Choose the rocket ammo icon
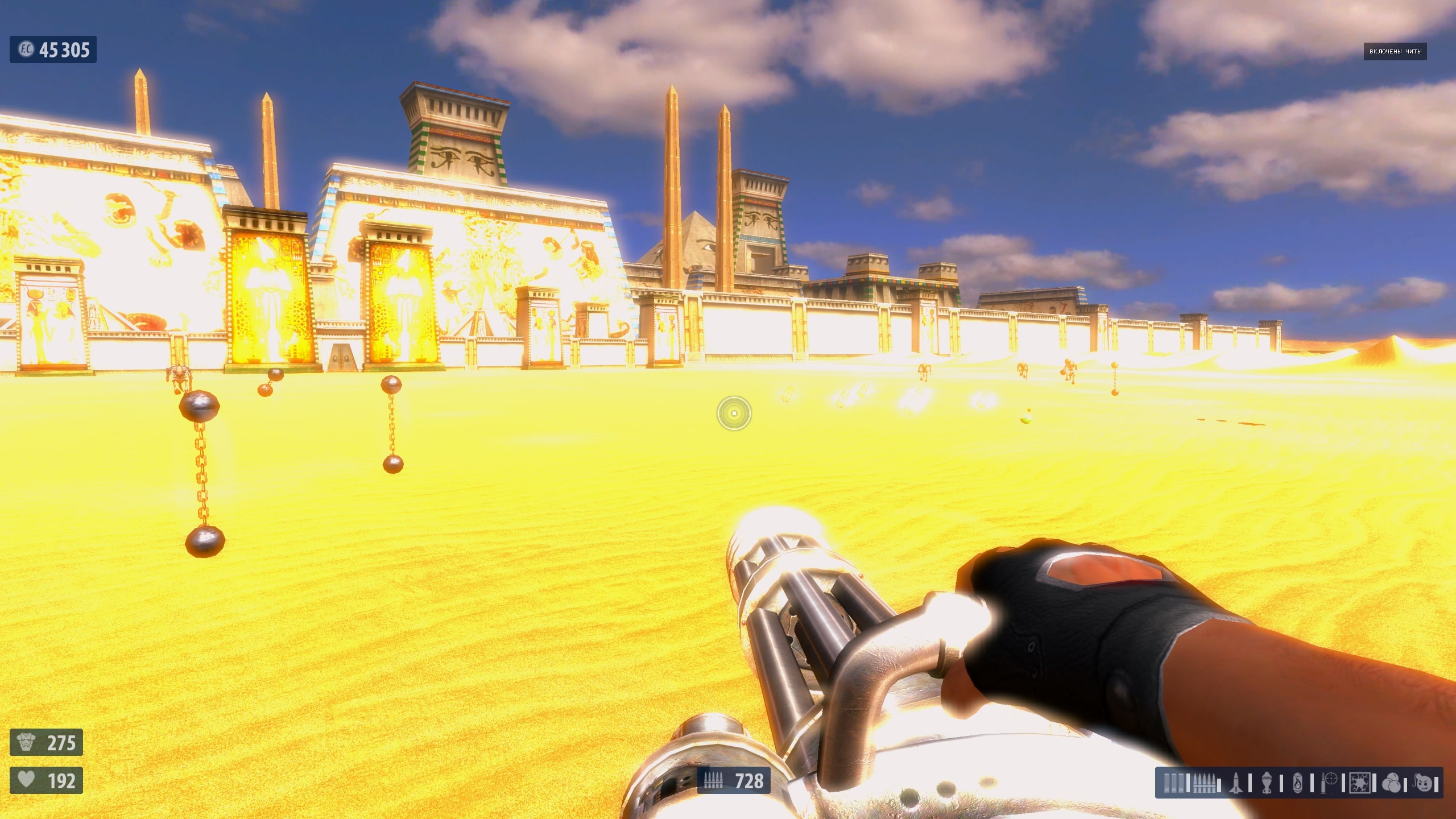 click(x=1235, y=783)
